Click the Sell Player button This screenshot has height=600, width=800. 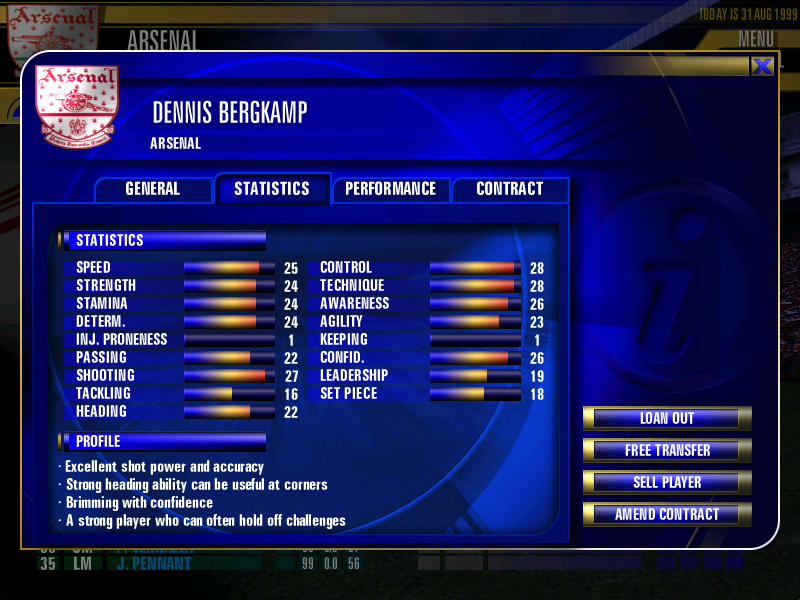tap(667, 482)
